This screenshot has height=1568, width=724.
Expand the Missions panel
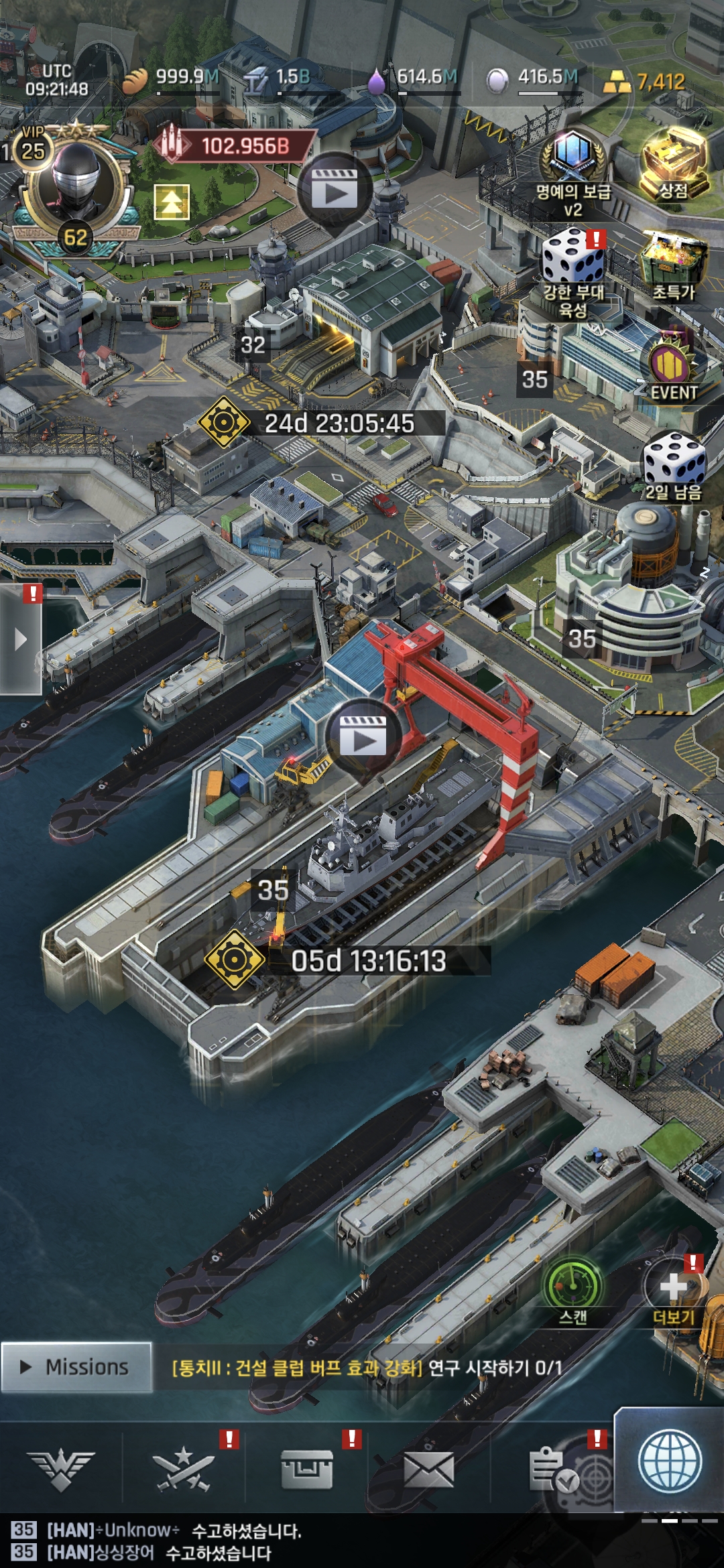coord(76,1367)
